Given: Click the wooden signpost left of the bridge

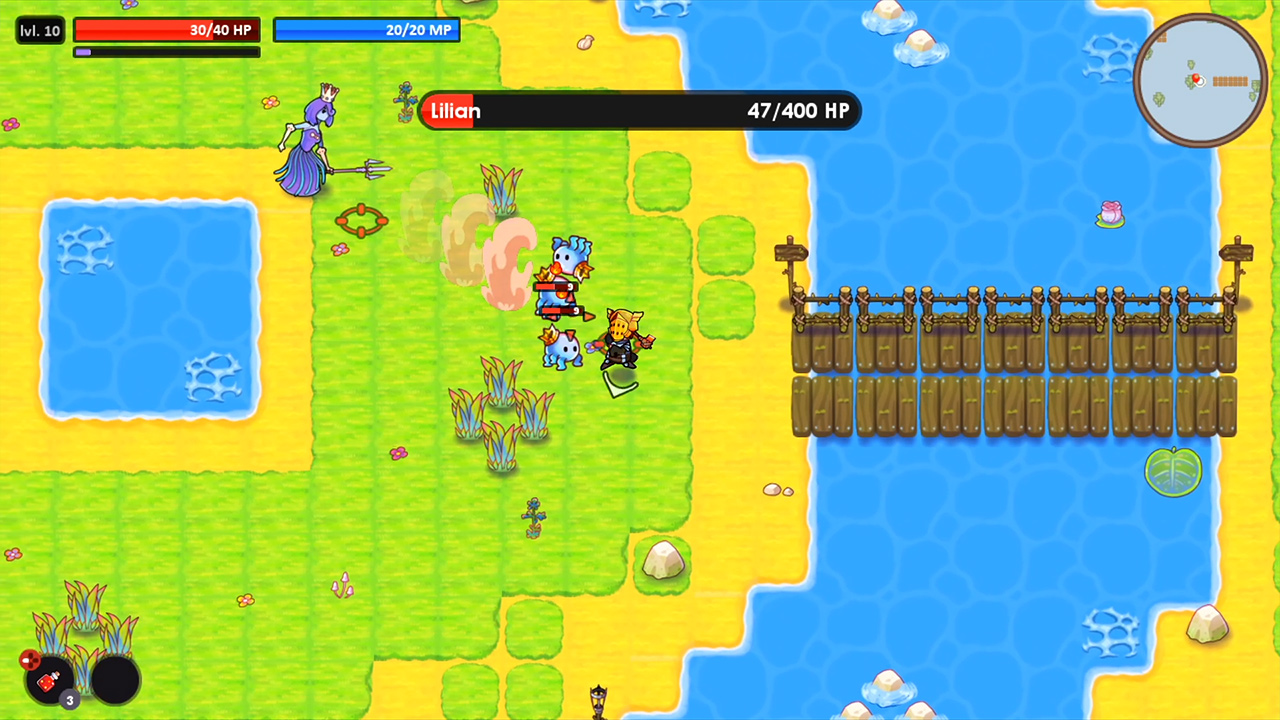Looking at the screenshot, I should click(791, 255).
